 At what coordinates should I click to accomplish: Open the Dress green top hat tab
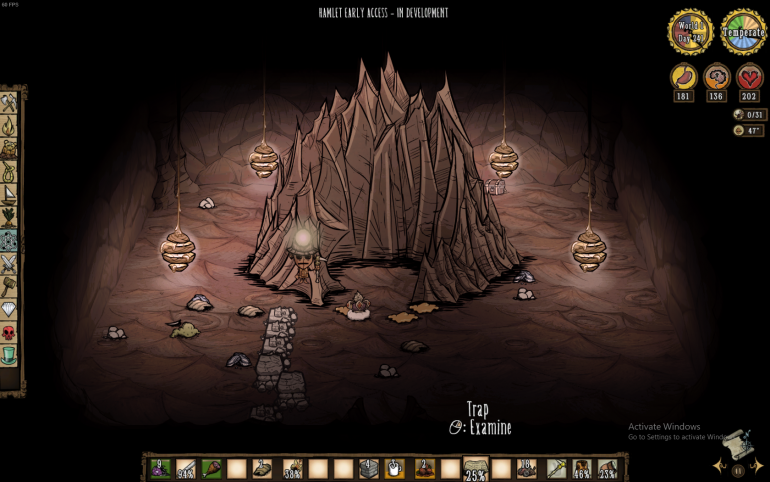tap(9, 355)
